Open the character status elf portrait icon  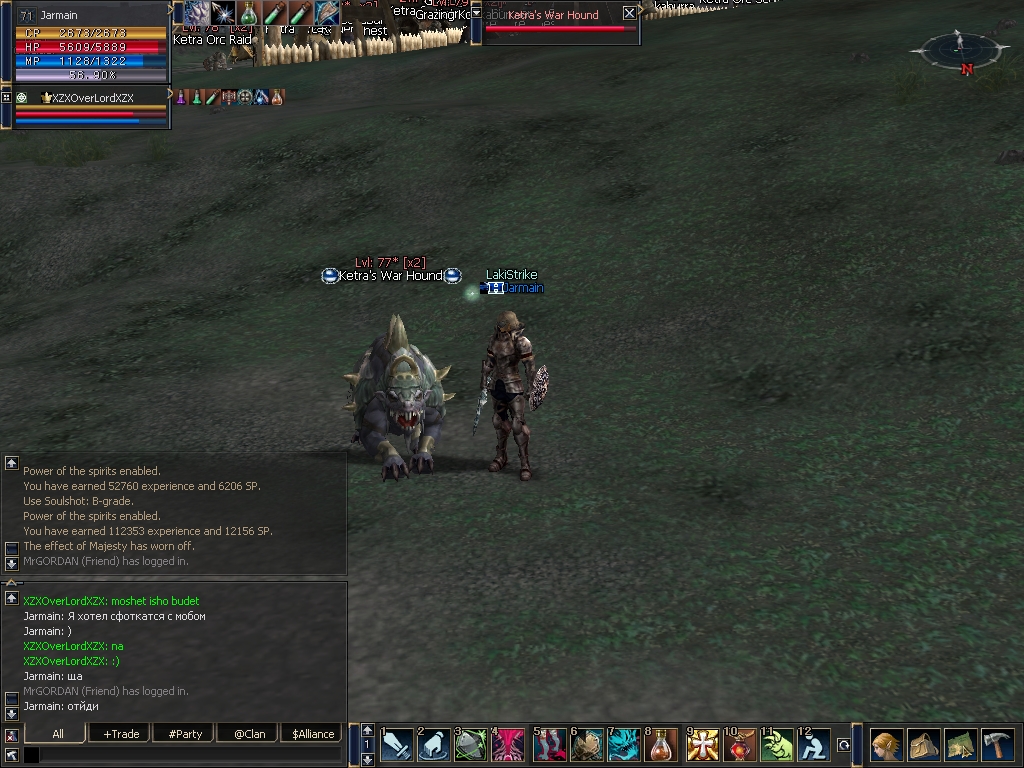(886, 745)
